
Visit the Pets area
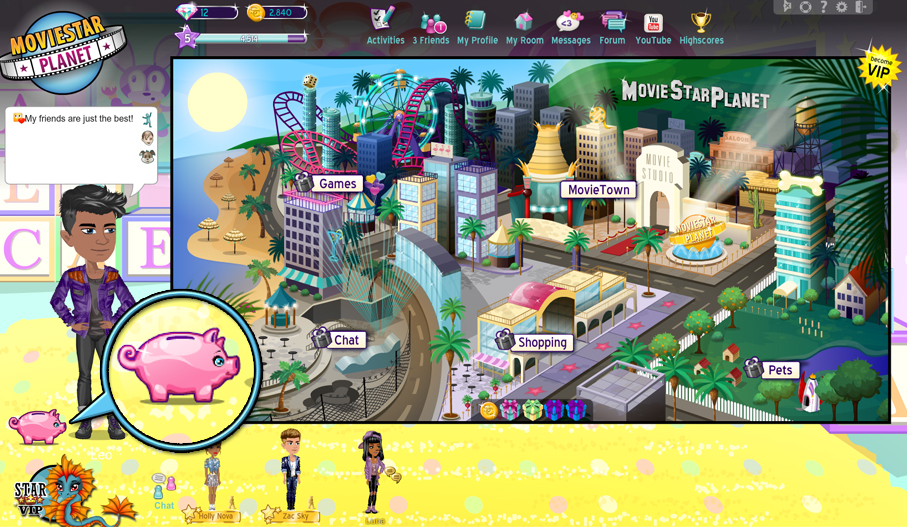pos(779,370)
